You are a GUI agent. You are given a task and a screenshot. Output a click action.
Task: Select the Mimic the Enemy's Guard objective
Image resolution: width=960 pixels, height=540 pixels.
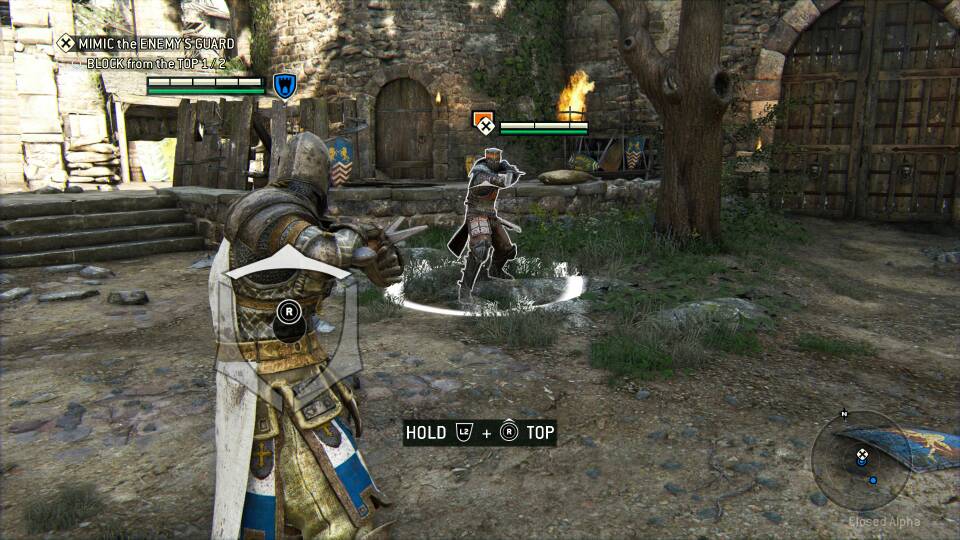[x=146, y=43]
